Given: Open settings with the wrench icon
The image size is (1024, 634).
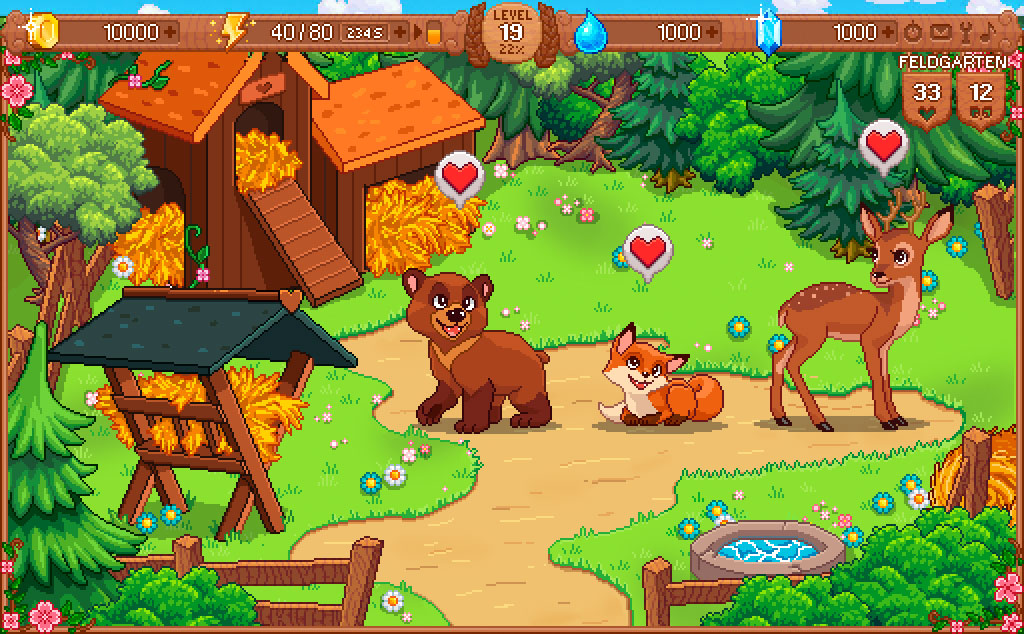Looking at the screenshot, I should (x=965, y=32).
